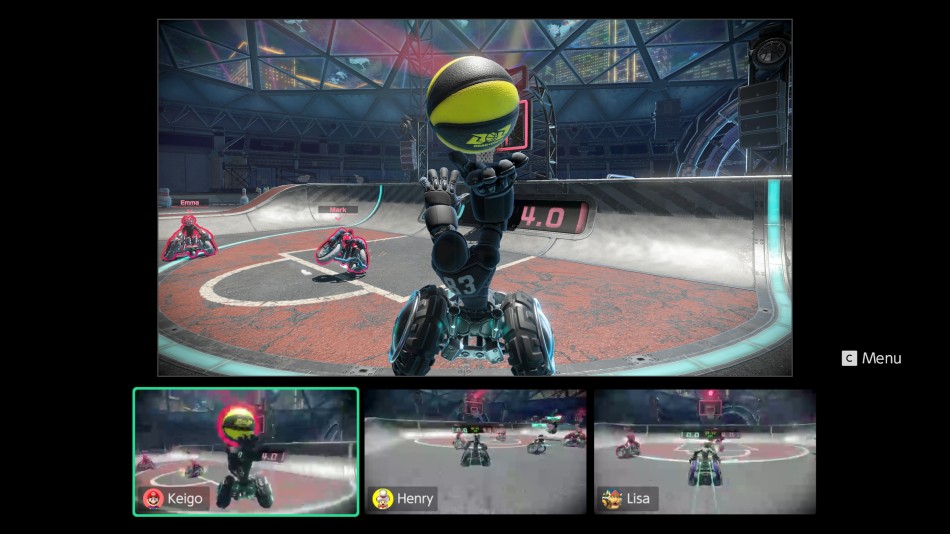Select Keigo's stream thumbnail
The image size is (950, 534).
(x=246, y=451)
